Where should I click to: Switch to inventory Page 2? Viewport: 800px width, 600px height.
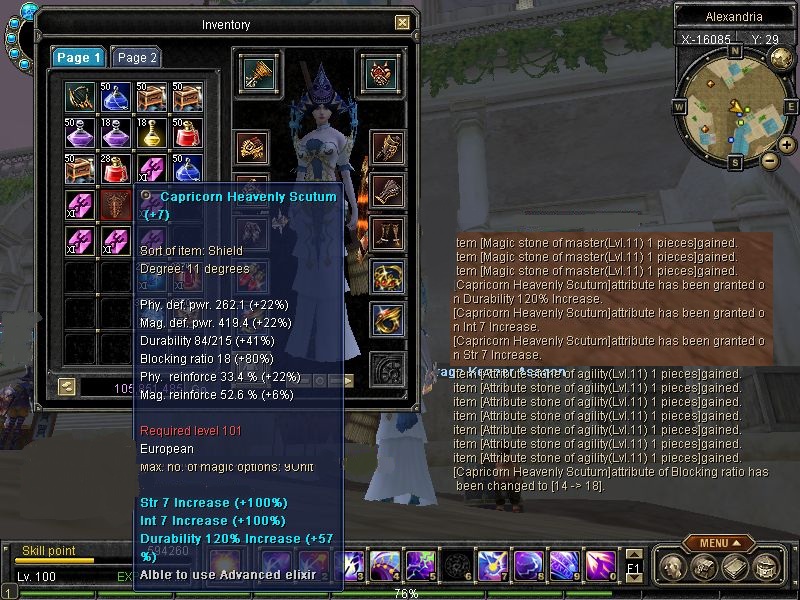tap(135, 58)
